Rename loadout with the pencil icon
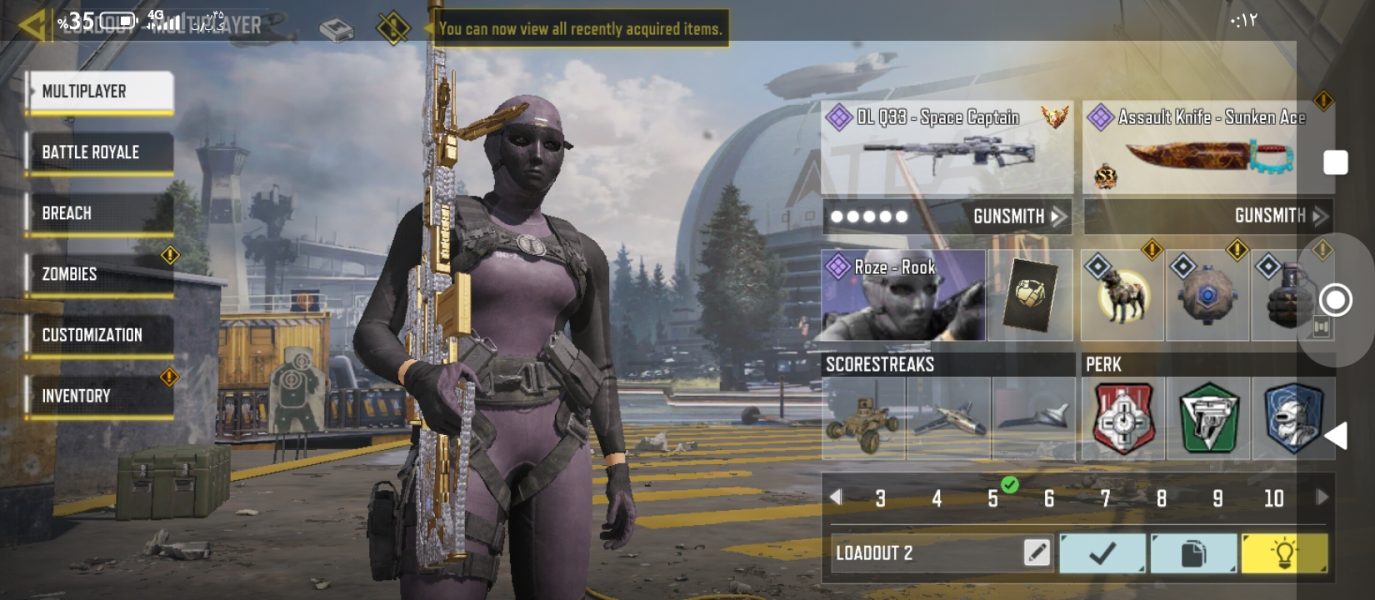This screenshot has height=600, width=1375. coord(1037,553)
